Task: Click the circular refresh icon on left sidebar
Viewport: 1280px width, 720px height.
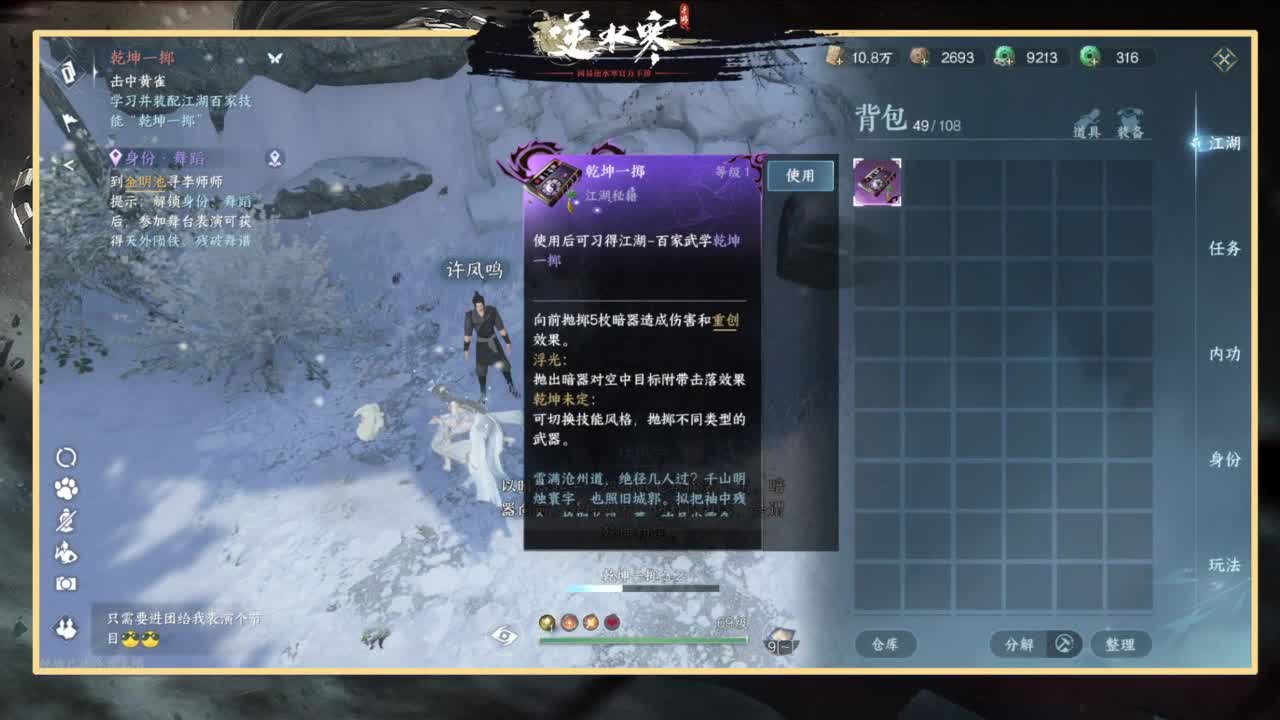Action: (65, 458)
